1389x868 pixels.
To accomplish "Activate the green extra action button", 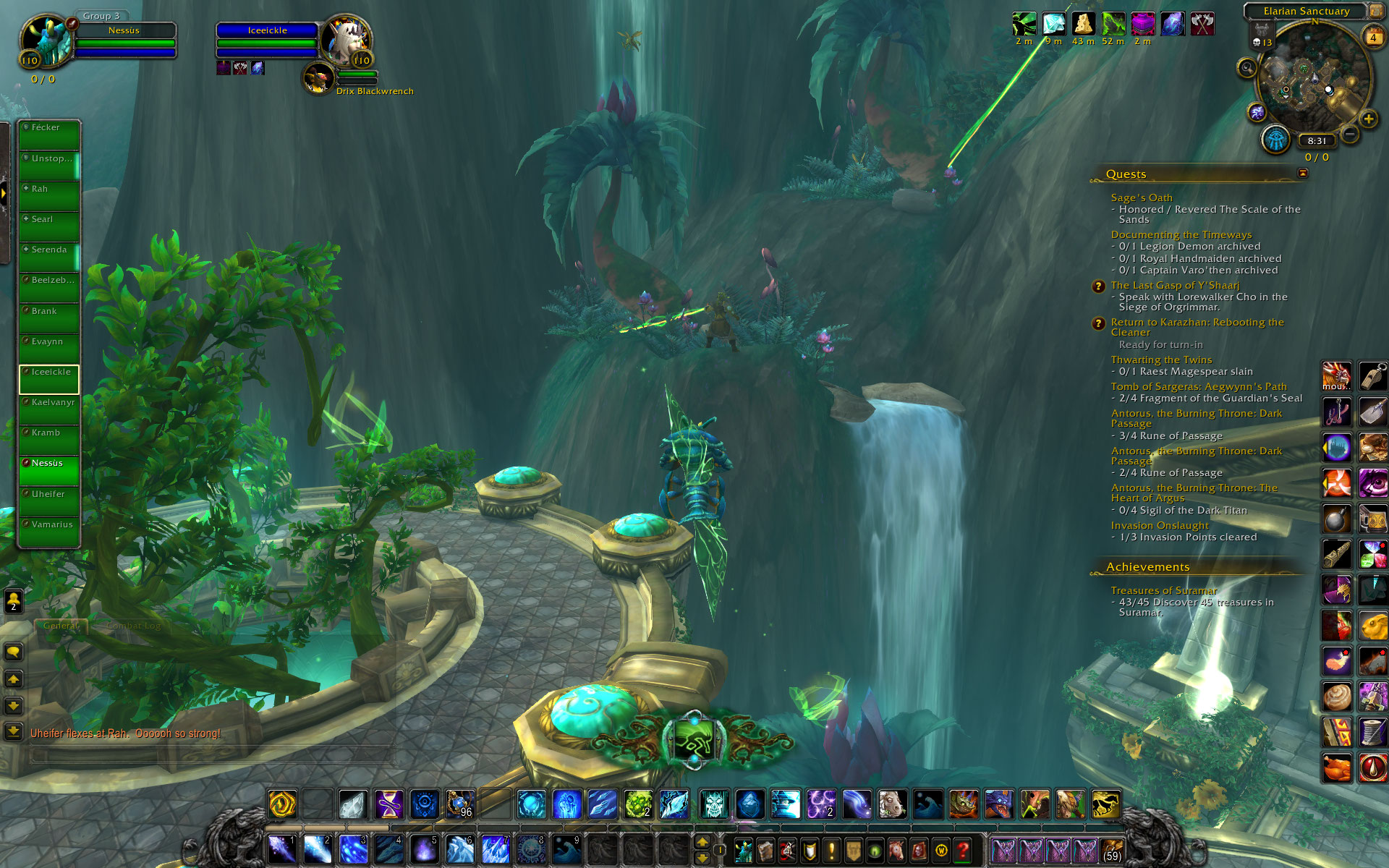I will click(693, 739).
